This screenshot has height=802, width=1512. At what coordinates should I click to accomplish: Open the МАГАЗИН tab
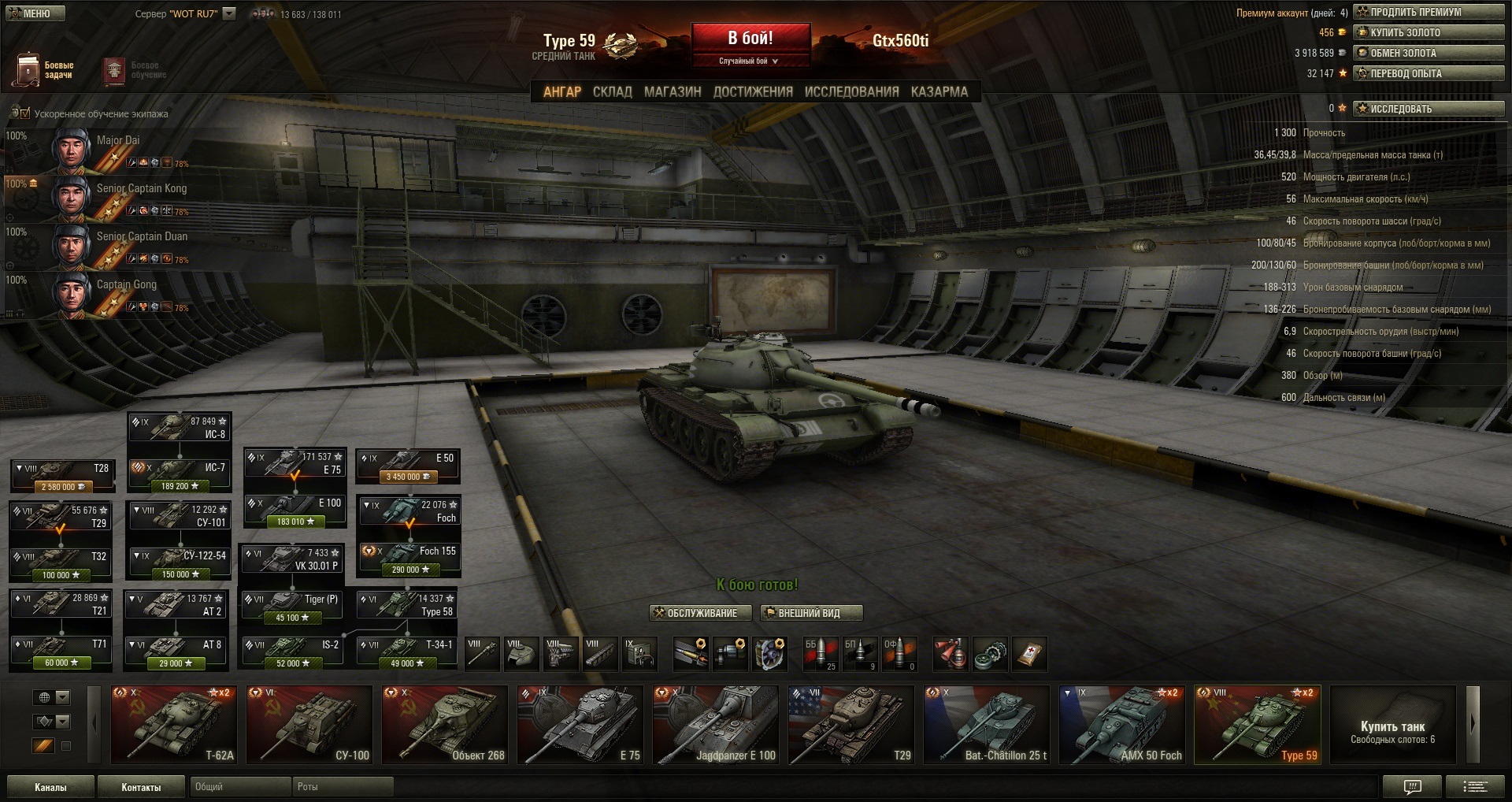tap(672, 91)
